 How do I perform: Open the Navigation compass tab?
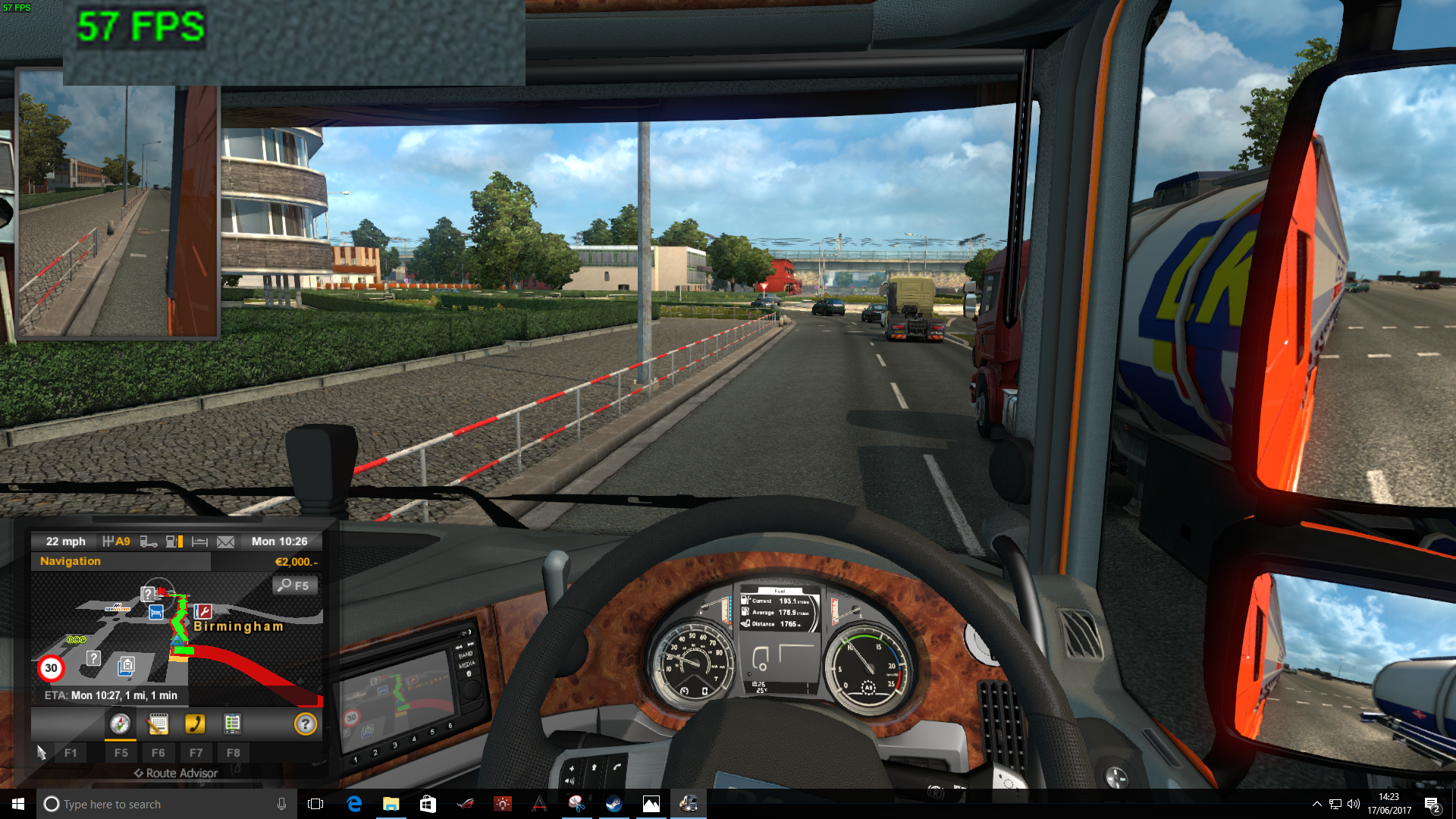(x=120, y=724)
